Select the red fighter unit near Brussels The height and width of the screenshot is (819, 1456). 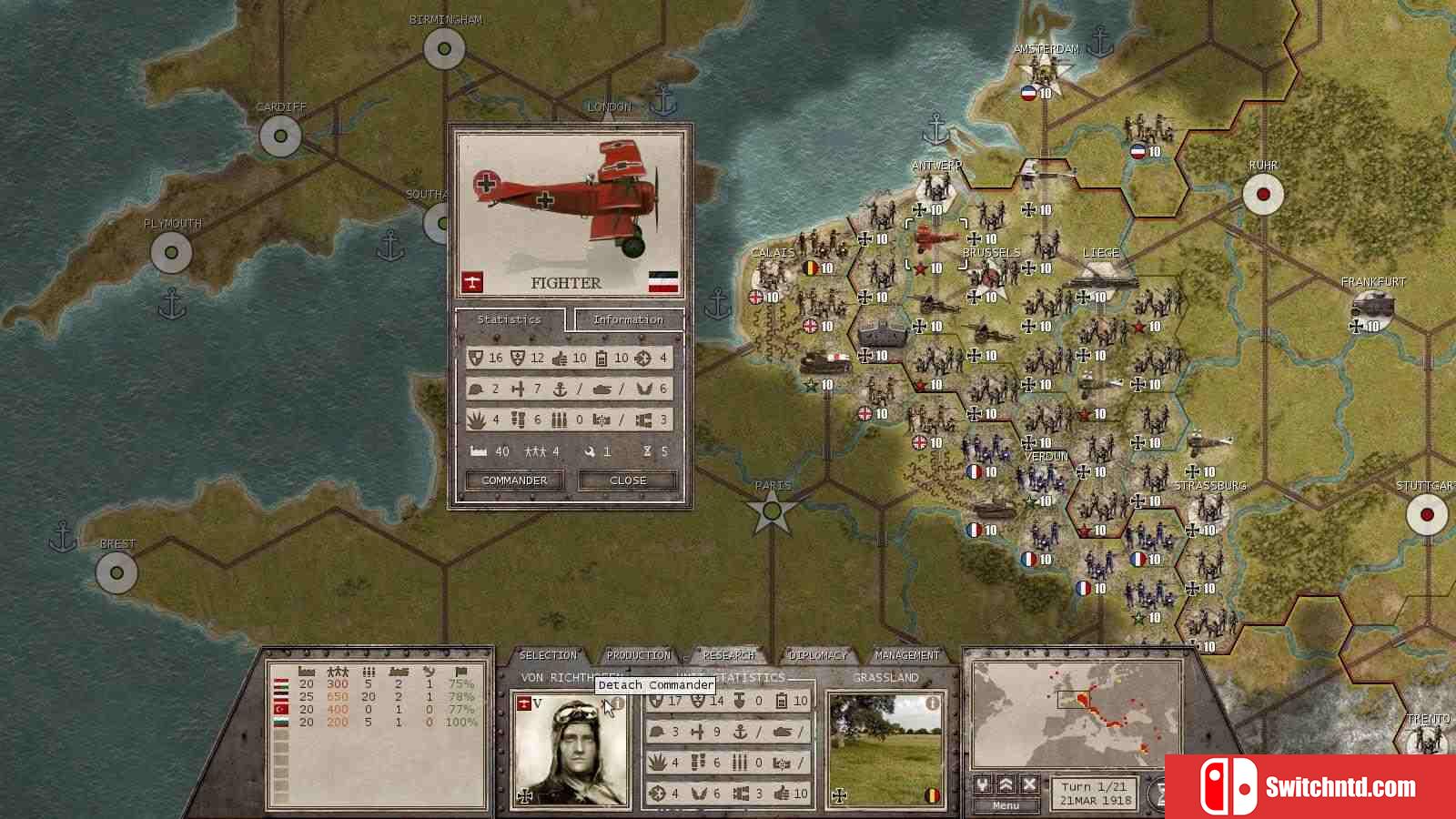pos(933,240)
